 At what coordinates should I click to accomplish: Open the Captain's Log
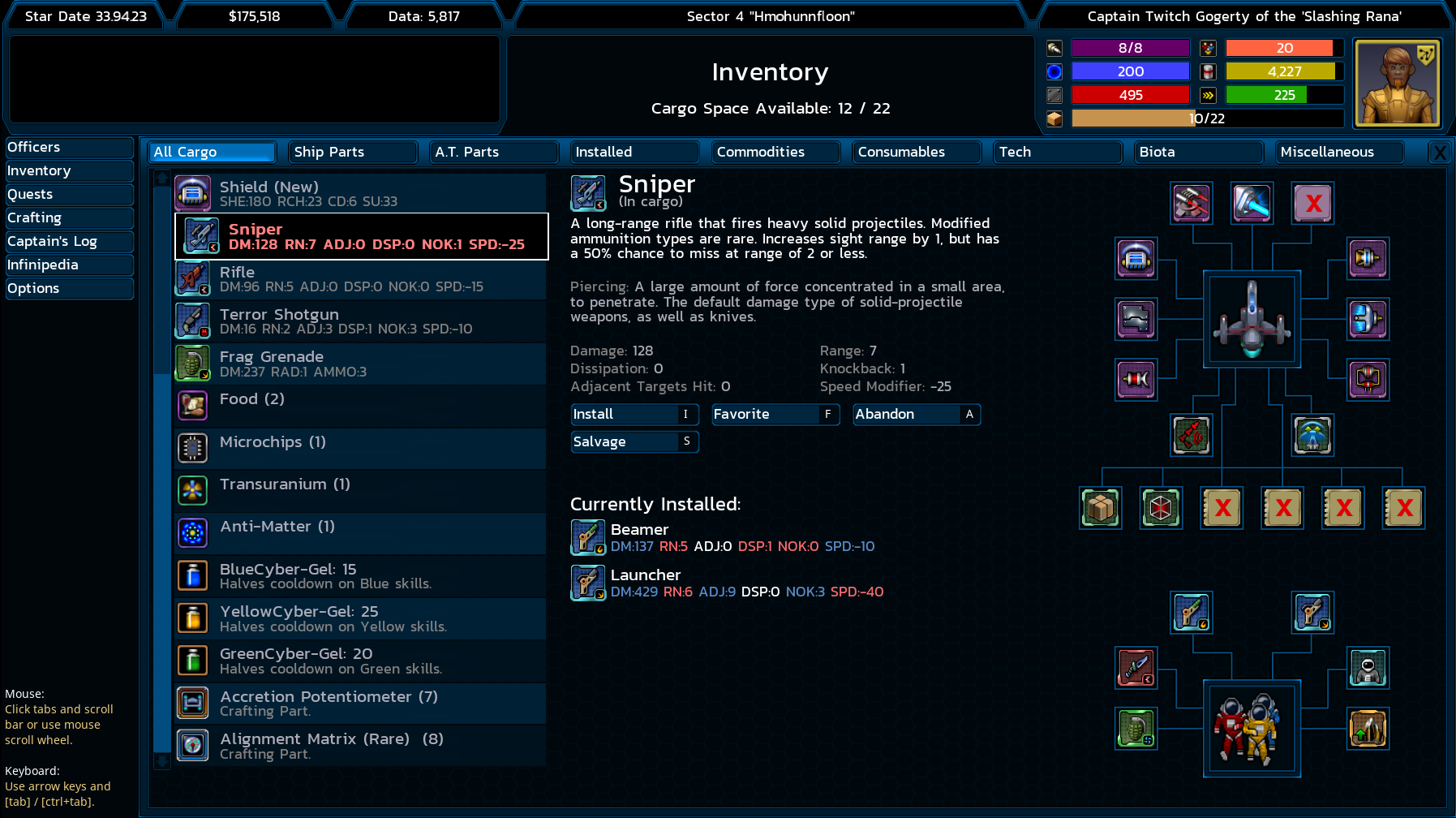69,241
